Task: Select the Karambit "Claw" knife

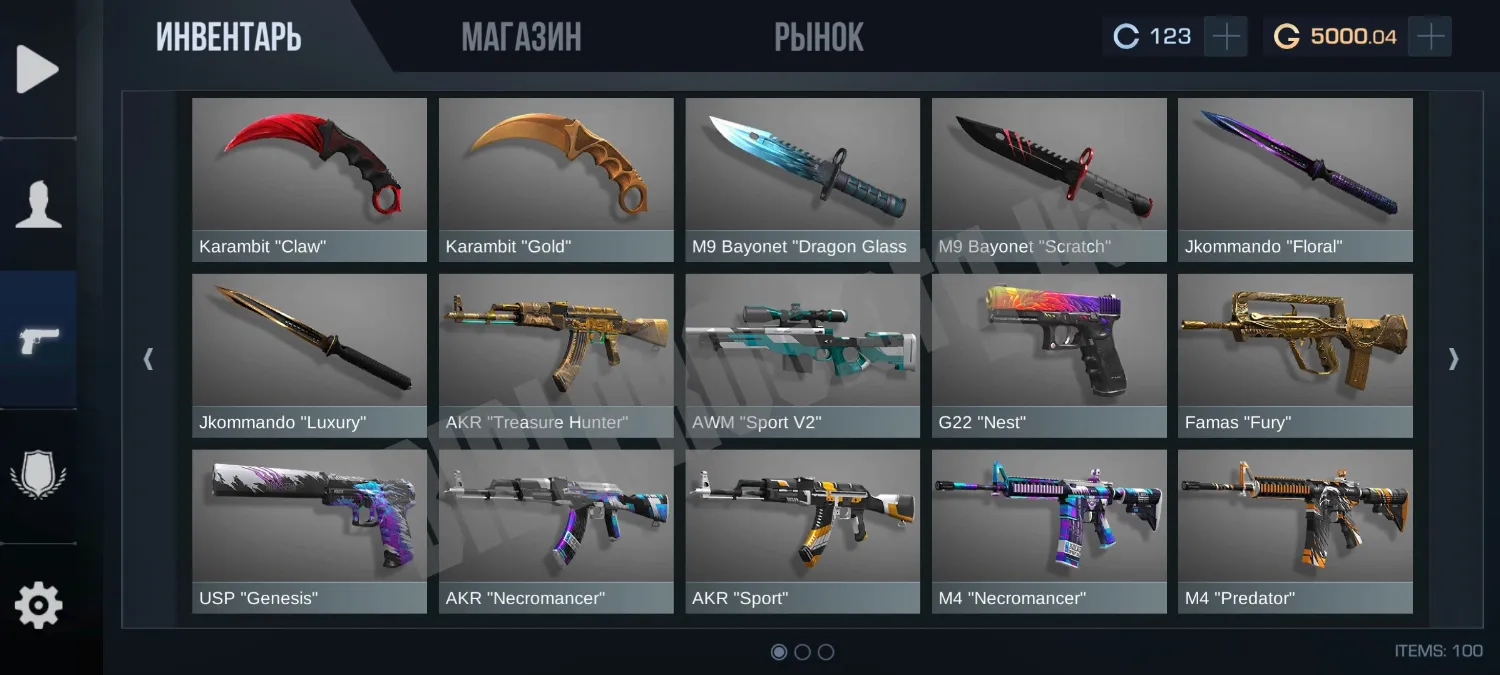Action: 309,179
